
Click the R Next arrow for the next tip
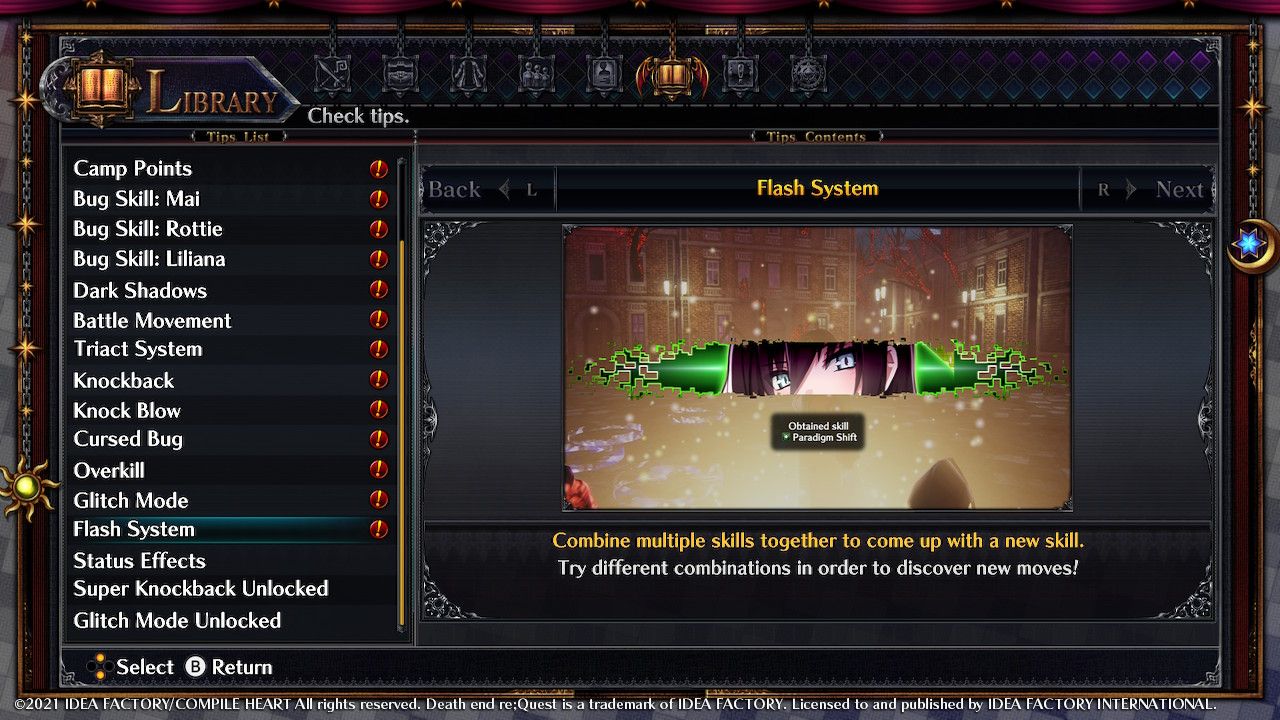point(1148,189)
